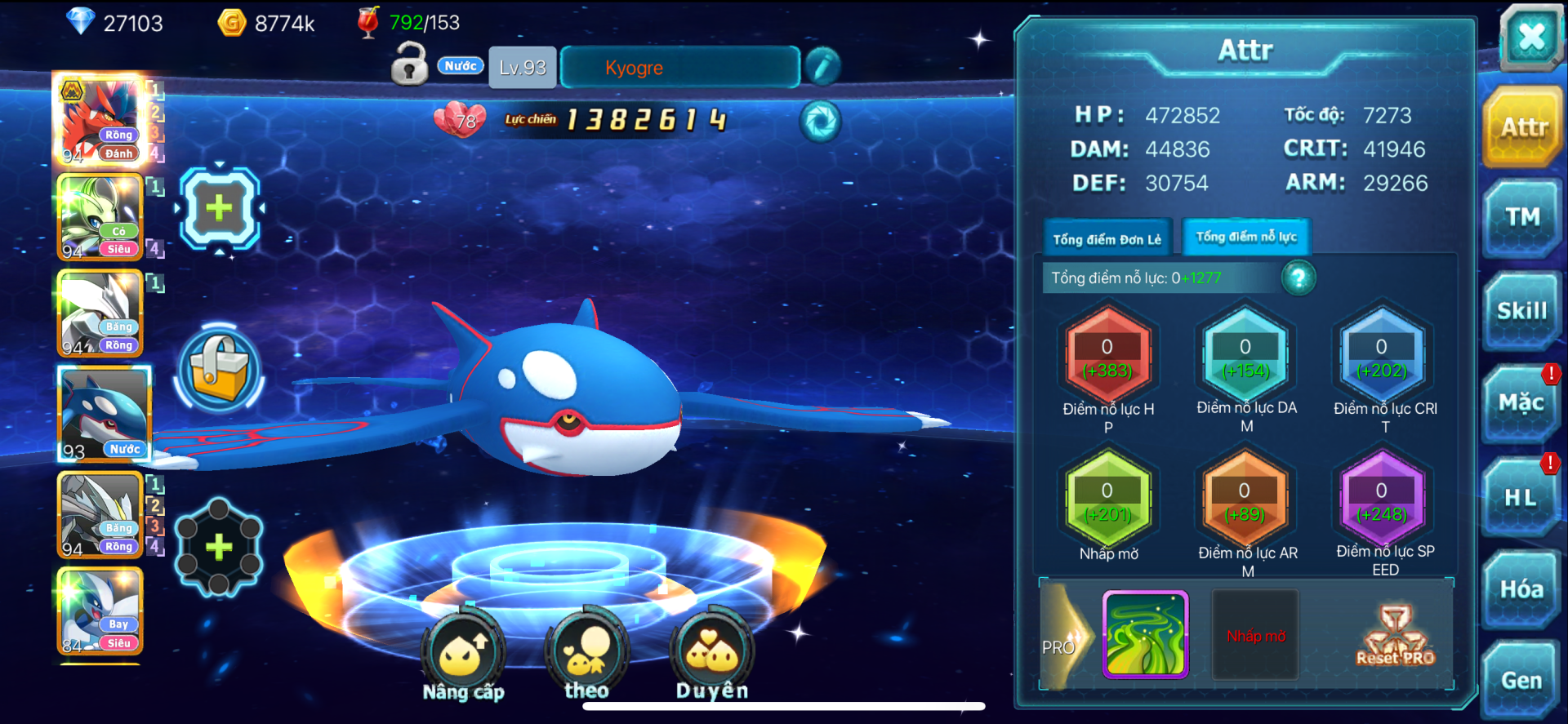Select the Tổng điểm nỗ lực tab
The width and height of the screenshot is (1568, 724).
tap(1246, 238)
